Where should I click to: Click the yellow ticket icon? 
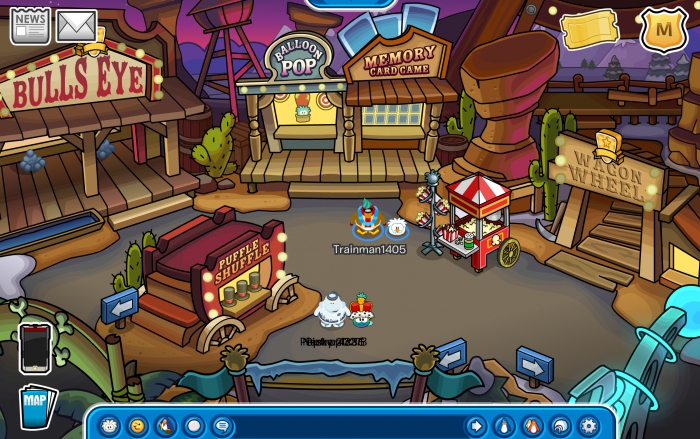tap(589, 30)
